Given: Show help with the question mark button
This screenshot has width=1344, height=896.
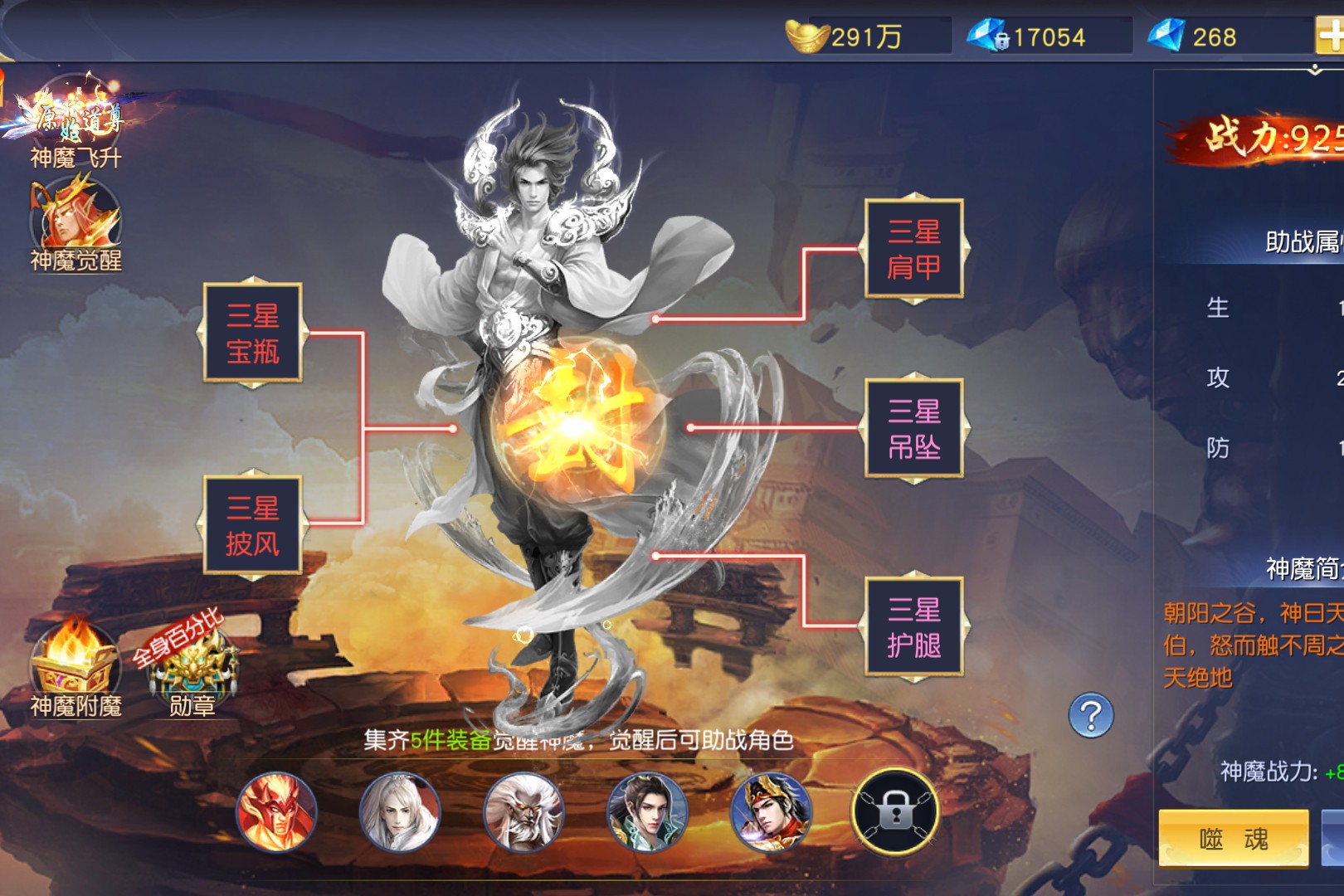Looking at the screenshot, I should pyautogui.click(x=1091, y=716).
